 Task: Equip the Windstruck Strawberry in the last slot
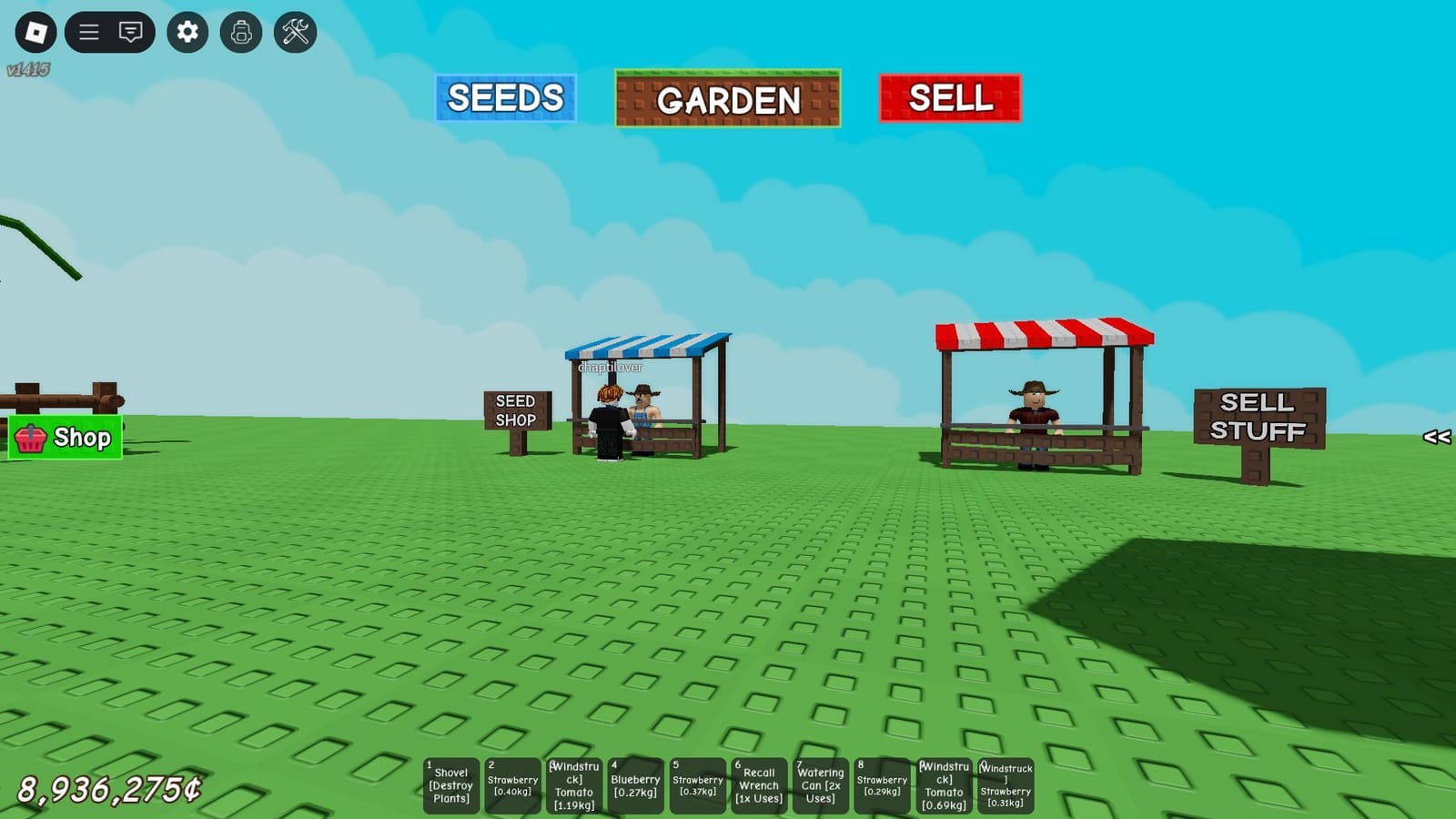point(1005,784)
